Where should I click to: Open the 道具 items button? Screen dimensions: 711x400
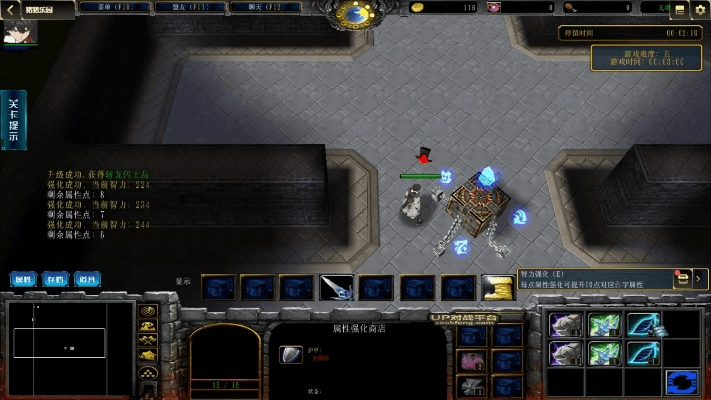click(88, 279)
